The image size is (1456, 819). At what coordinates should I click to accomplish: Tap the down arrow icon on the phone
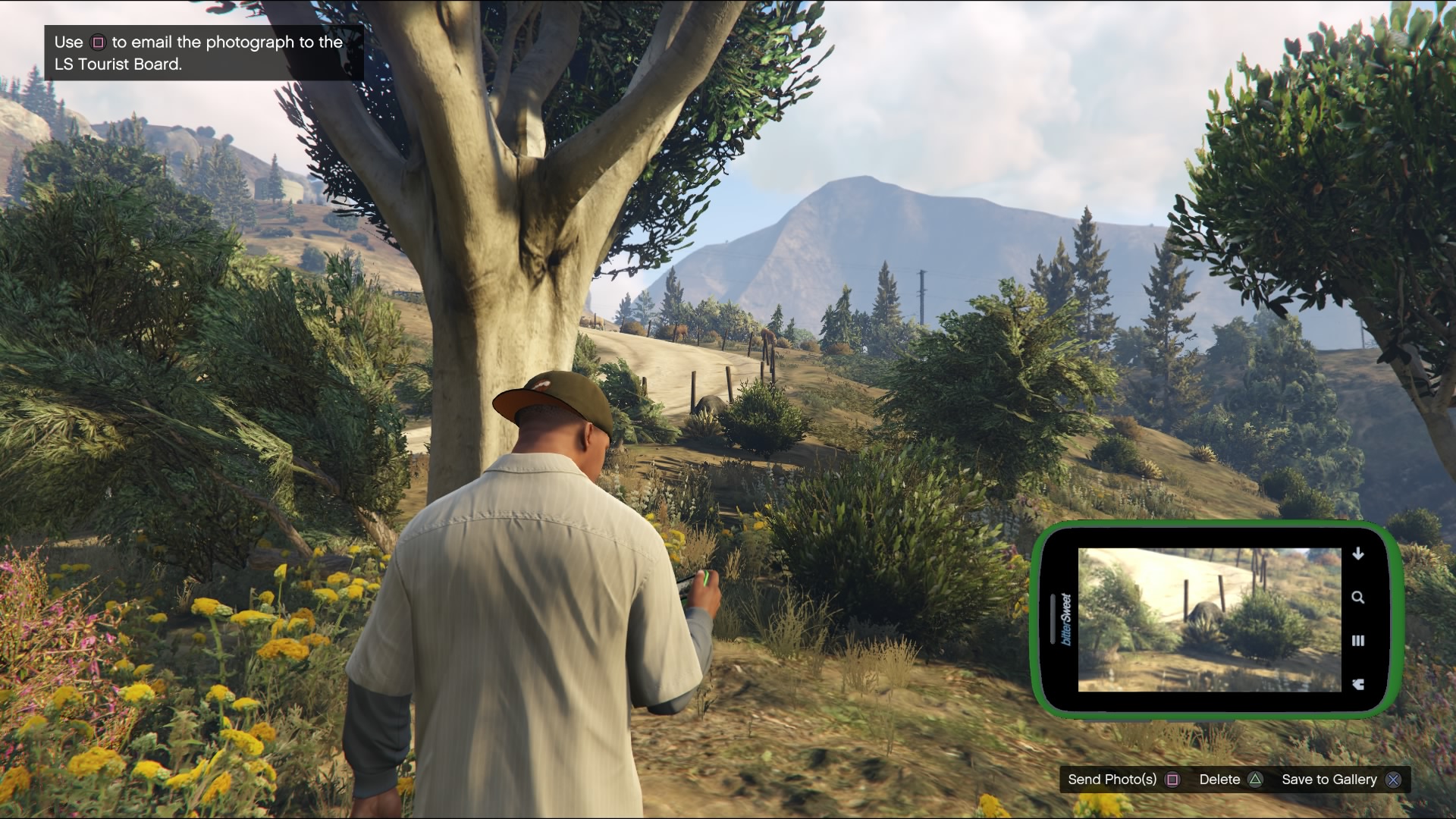click(1358, 554)
